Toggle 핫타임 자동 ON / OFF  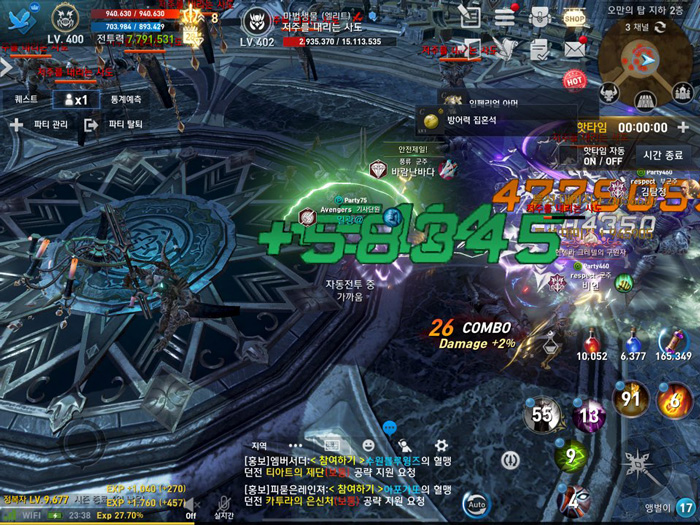point(603,155)
